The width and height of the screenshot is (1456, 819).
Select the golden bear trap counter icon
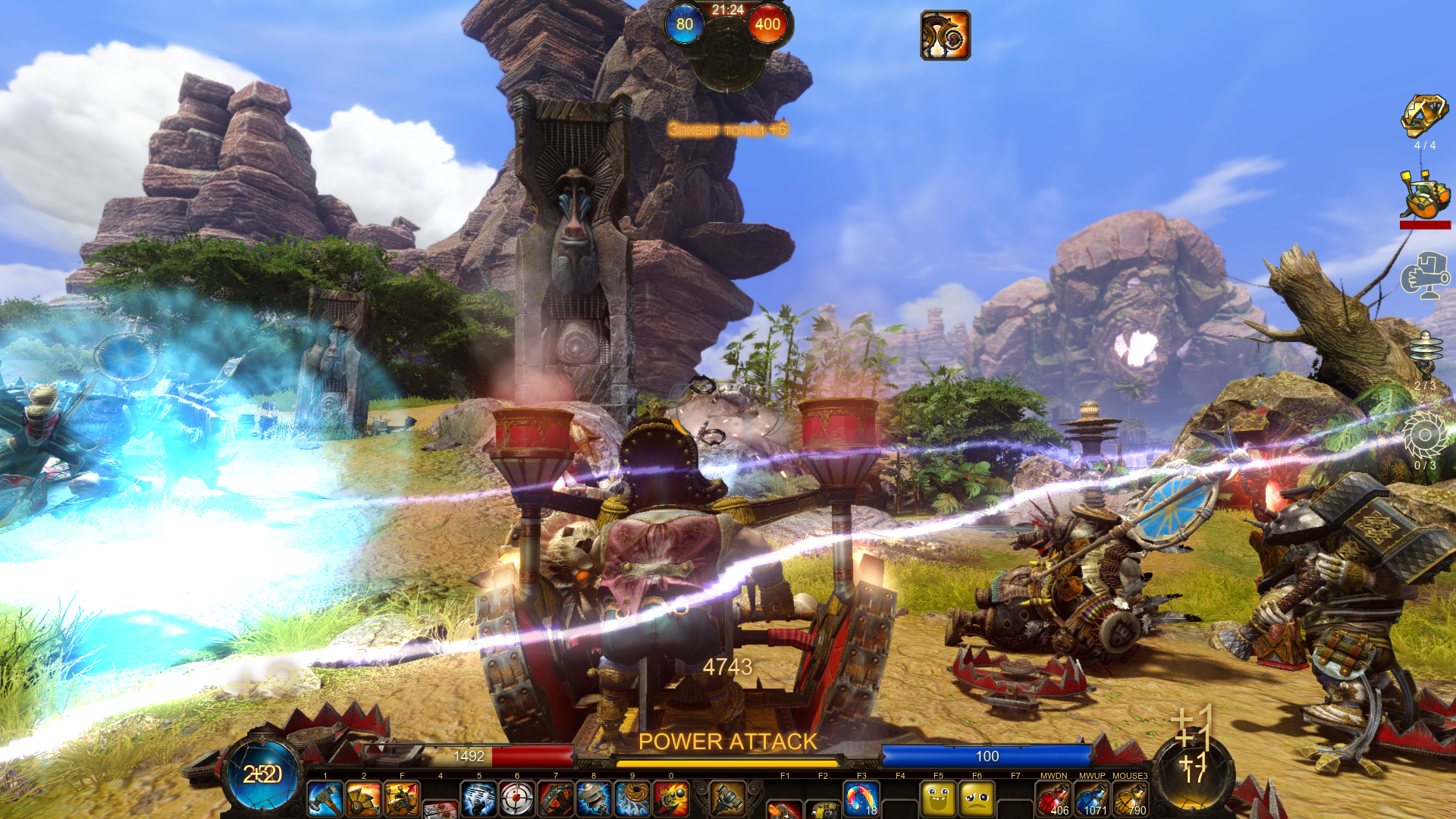pyautogui.click(x=1424, y=117)
